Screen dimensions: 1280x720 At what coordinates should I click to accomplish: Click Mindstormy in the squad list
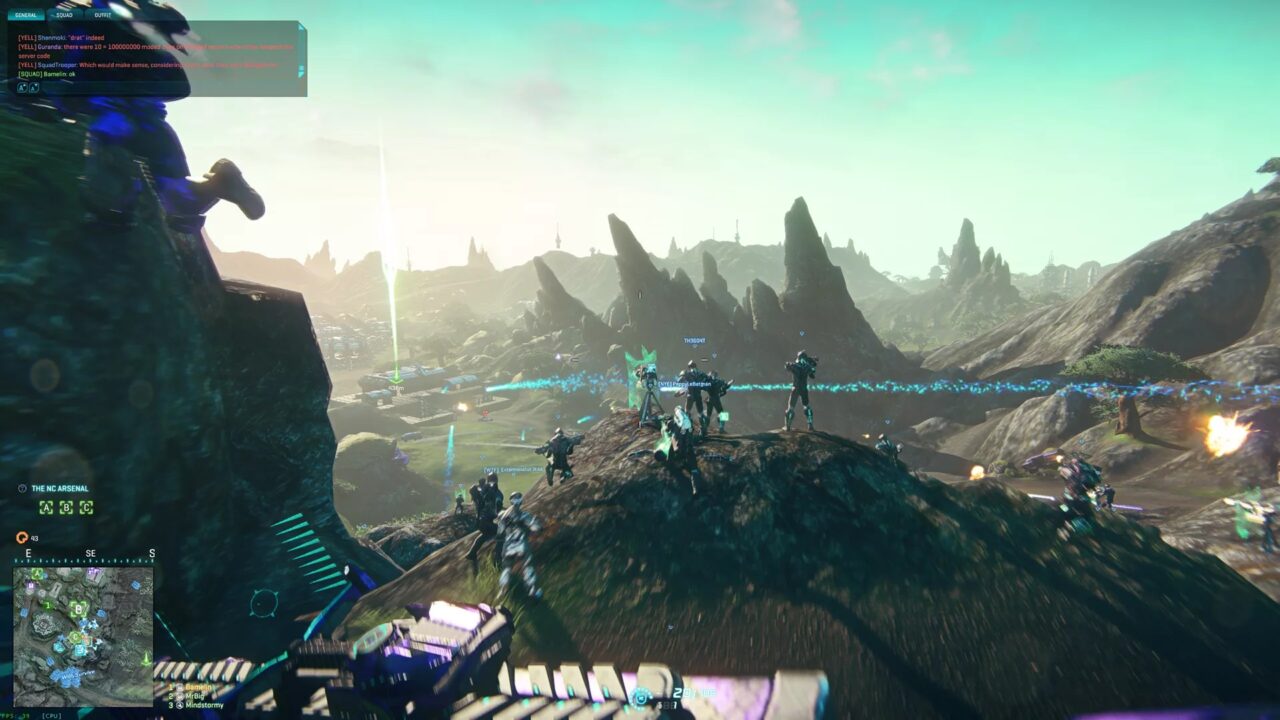(203, 706)
